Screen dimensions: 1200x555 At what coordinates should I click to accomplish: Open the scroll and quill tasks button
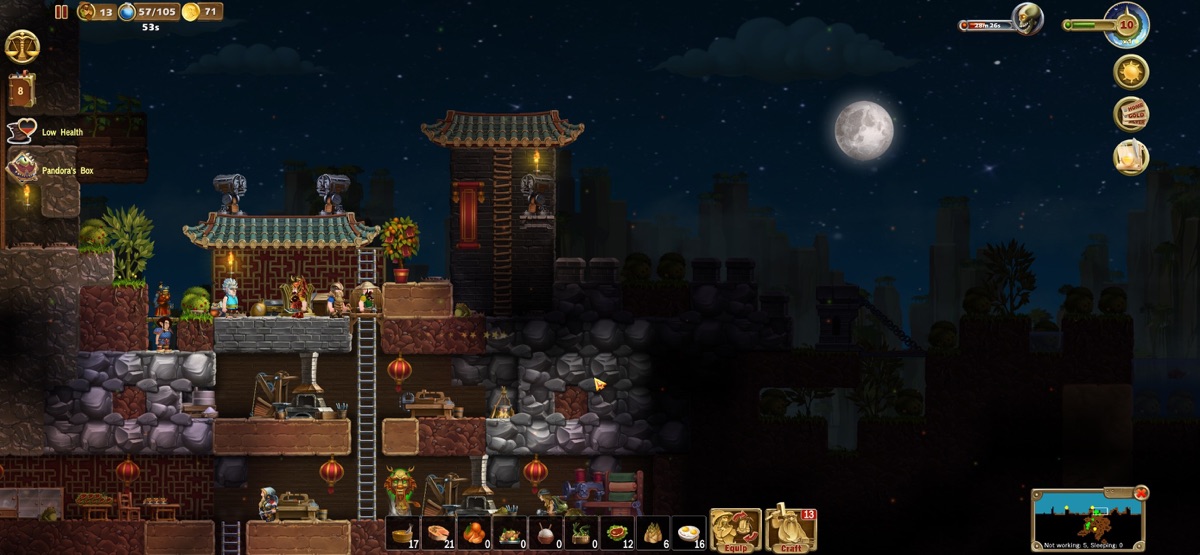[1131, 157]
